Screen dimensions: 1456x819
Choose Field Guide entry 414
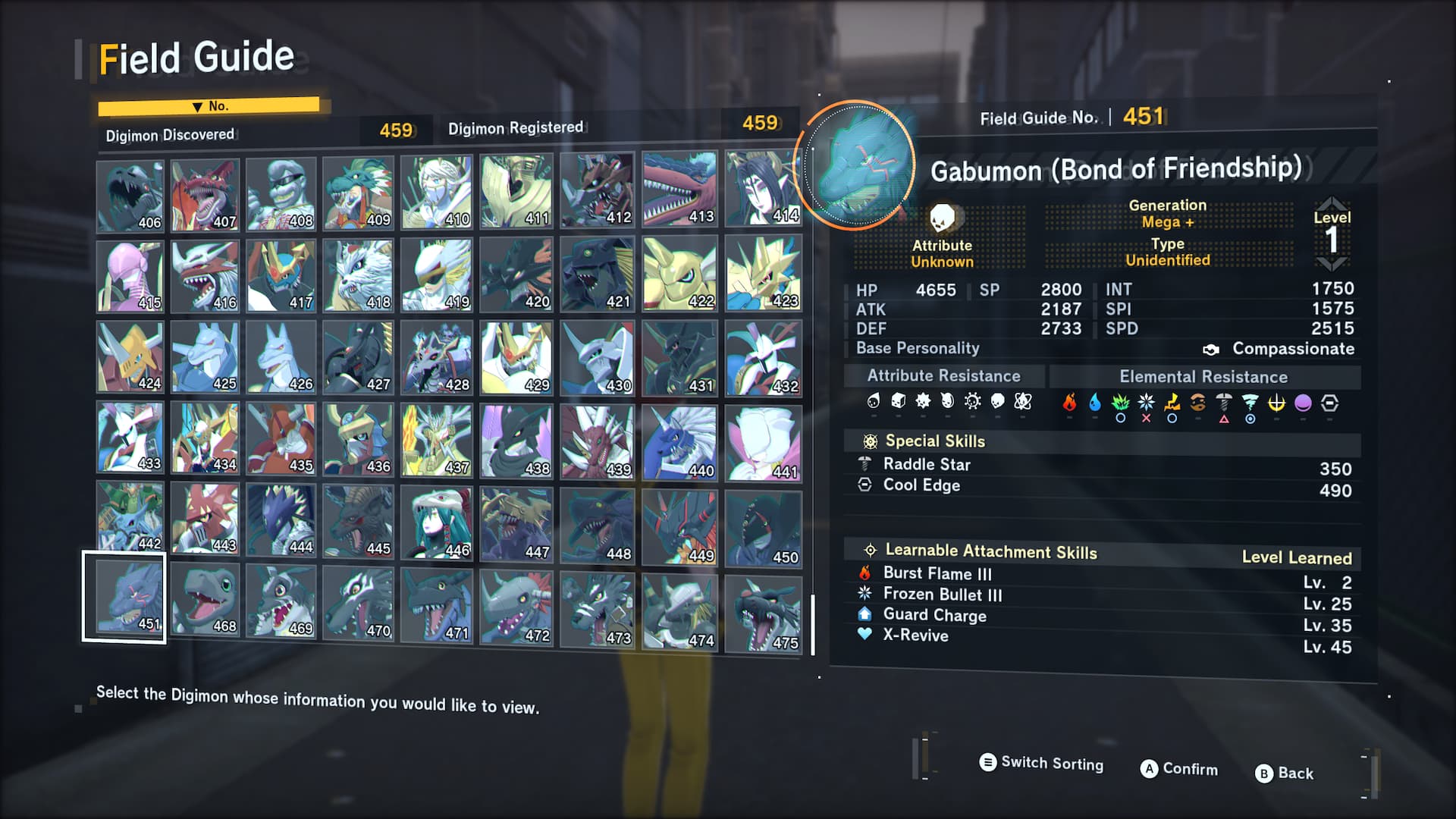[763, 188]
